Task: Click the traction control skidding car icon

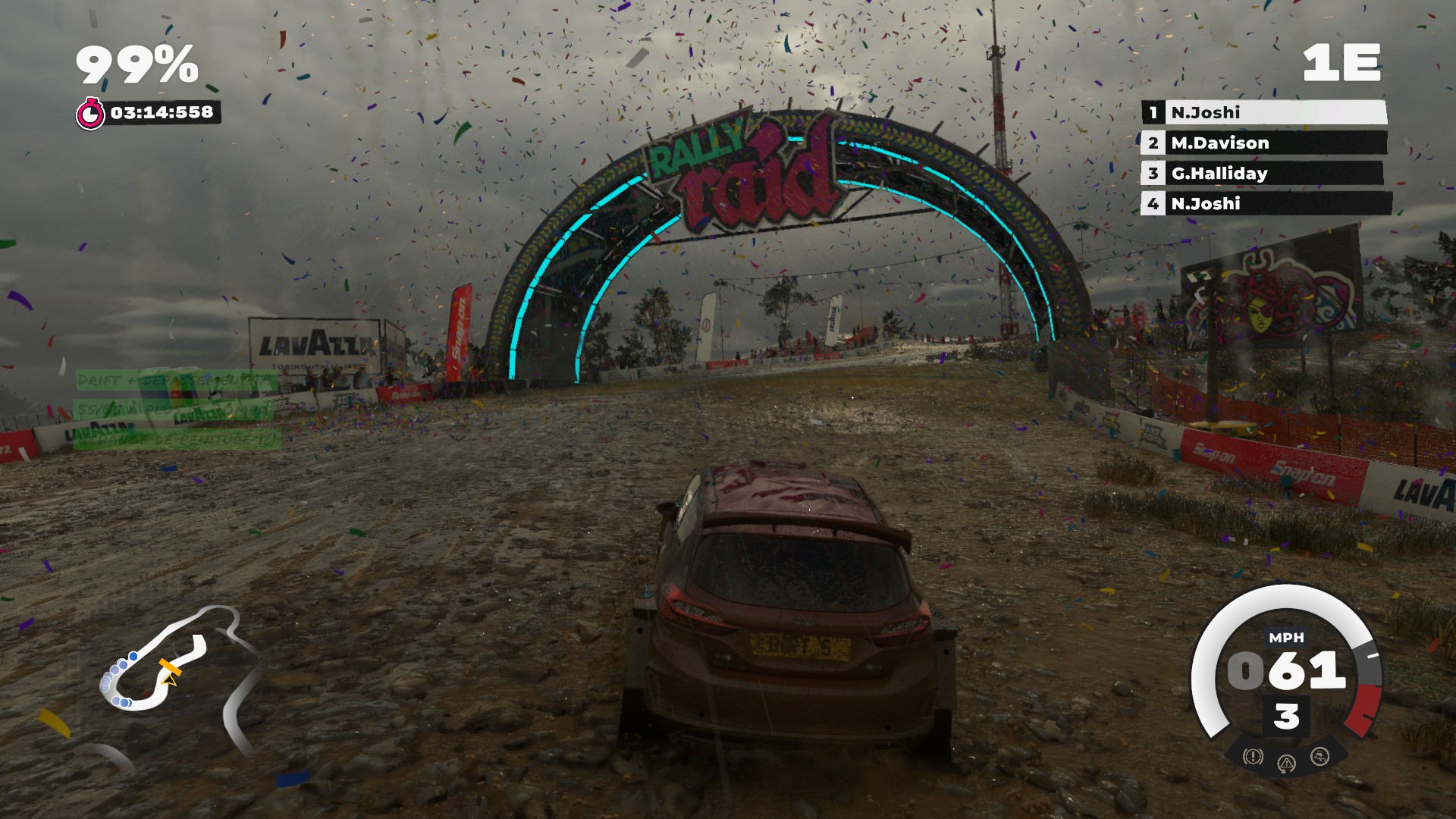Action: (1319, 756)
